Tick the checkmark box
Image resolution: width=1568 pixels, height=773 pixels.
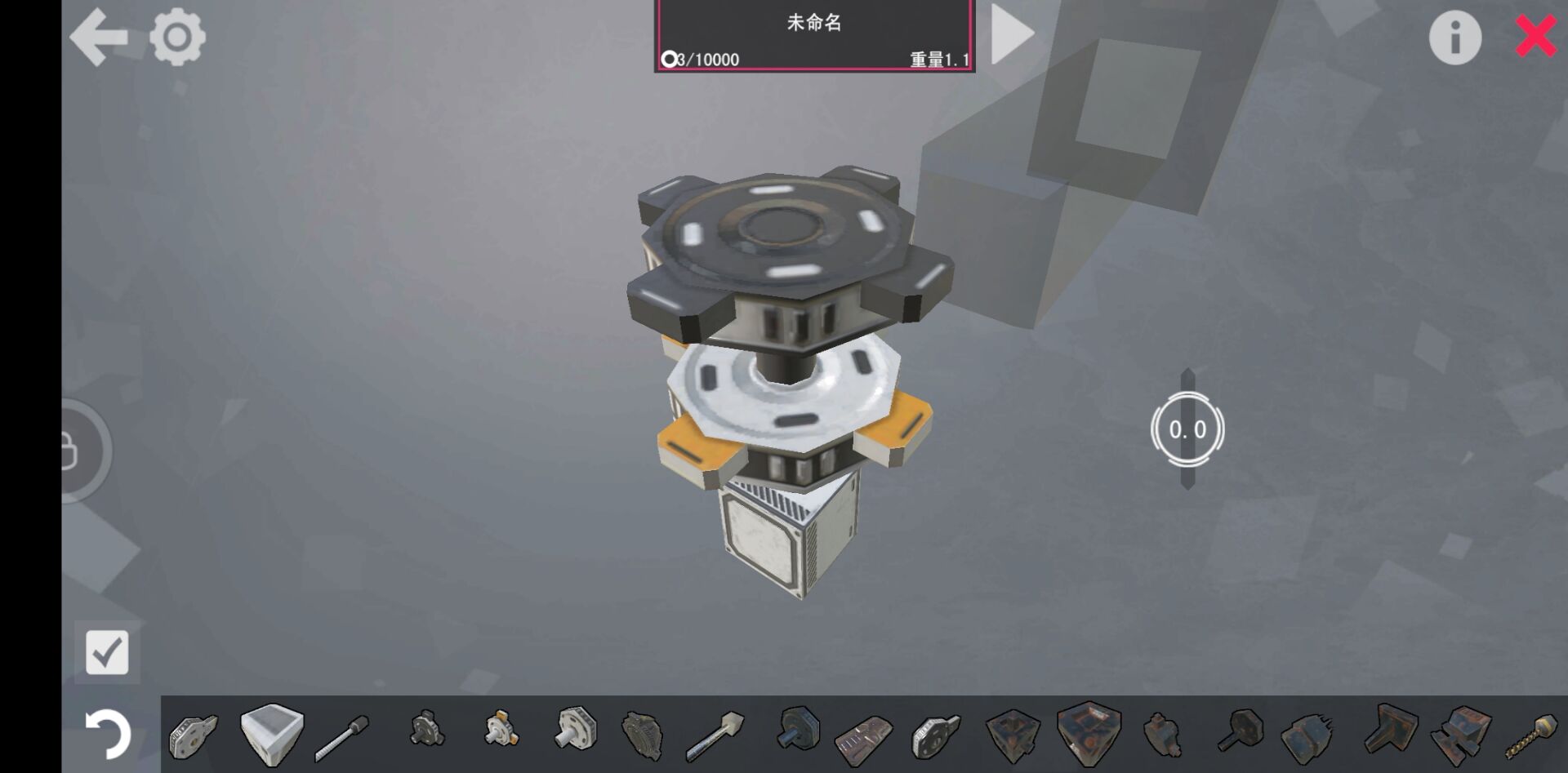click(x=107, y=652)
